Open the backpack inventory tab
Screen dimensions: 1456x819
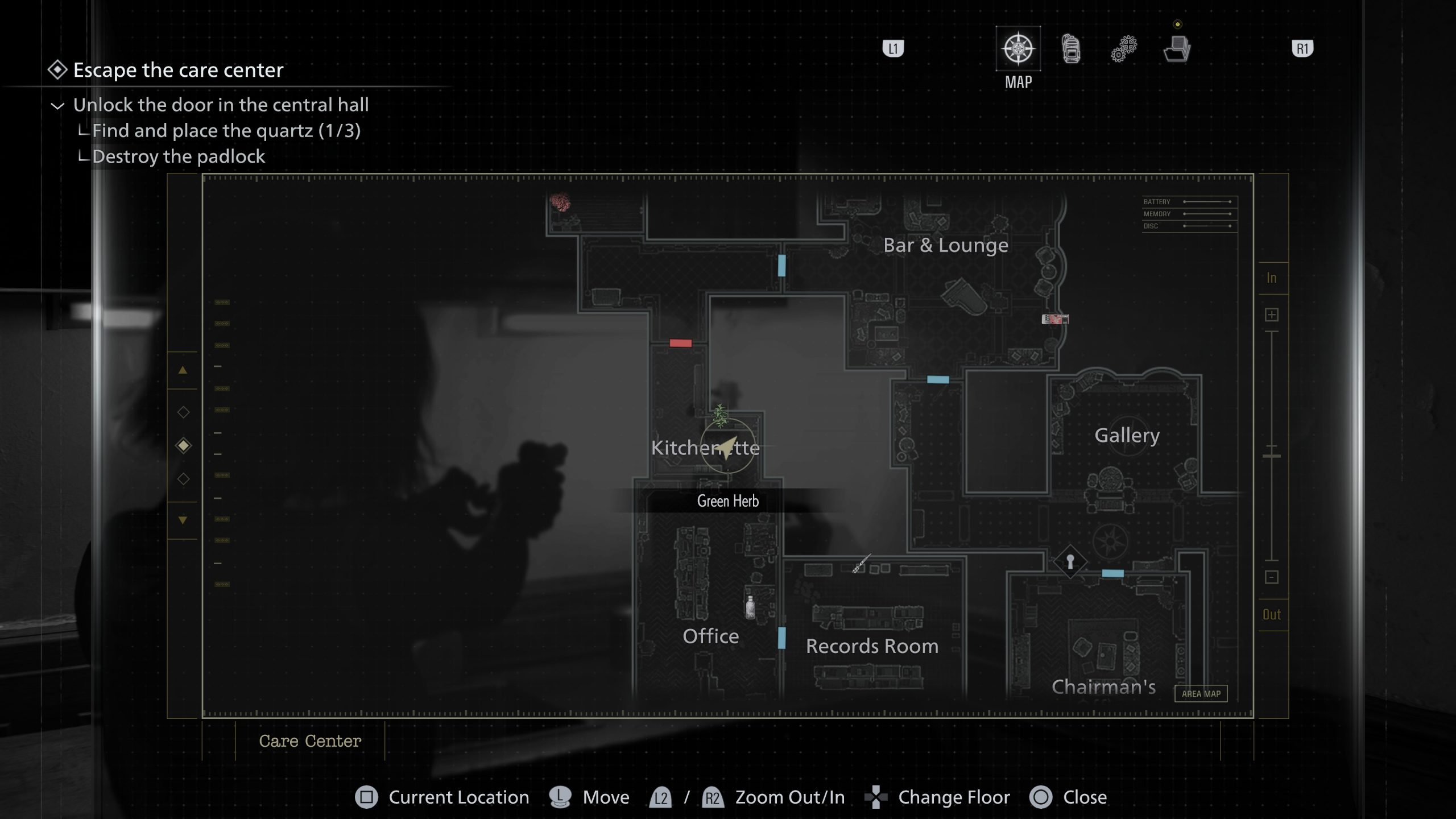[x=1071, y=48]
